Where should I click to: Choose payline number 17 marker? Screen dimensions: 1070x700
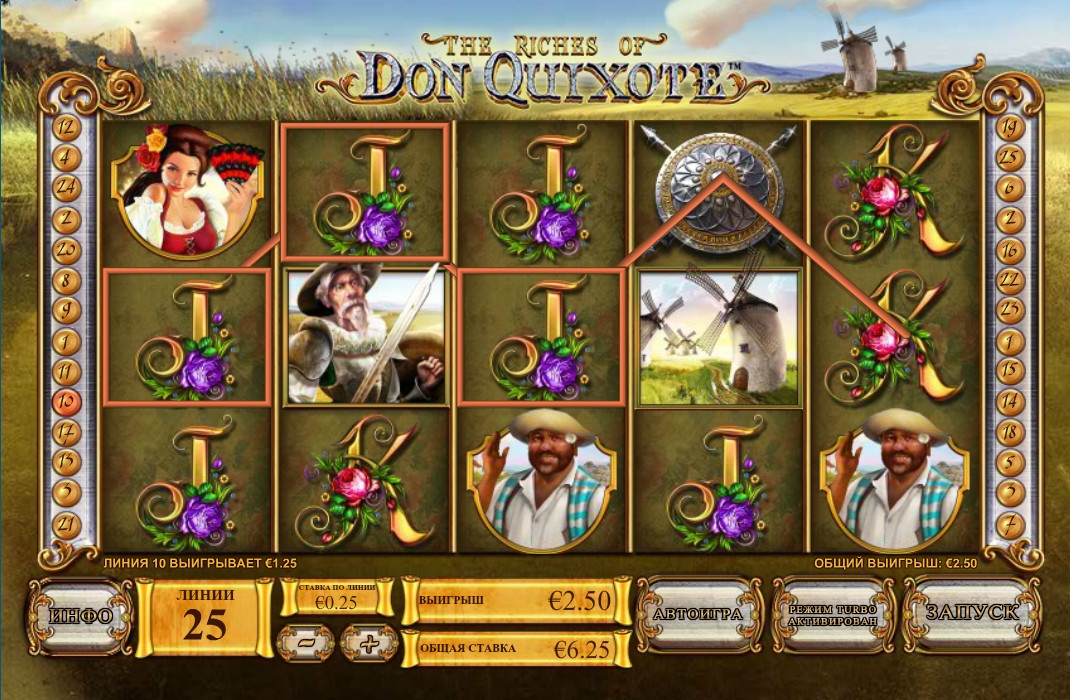[68, 432]
